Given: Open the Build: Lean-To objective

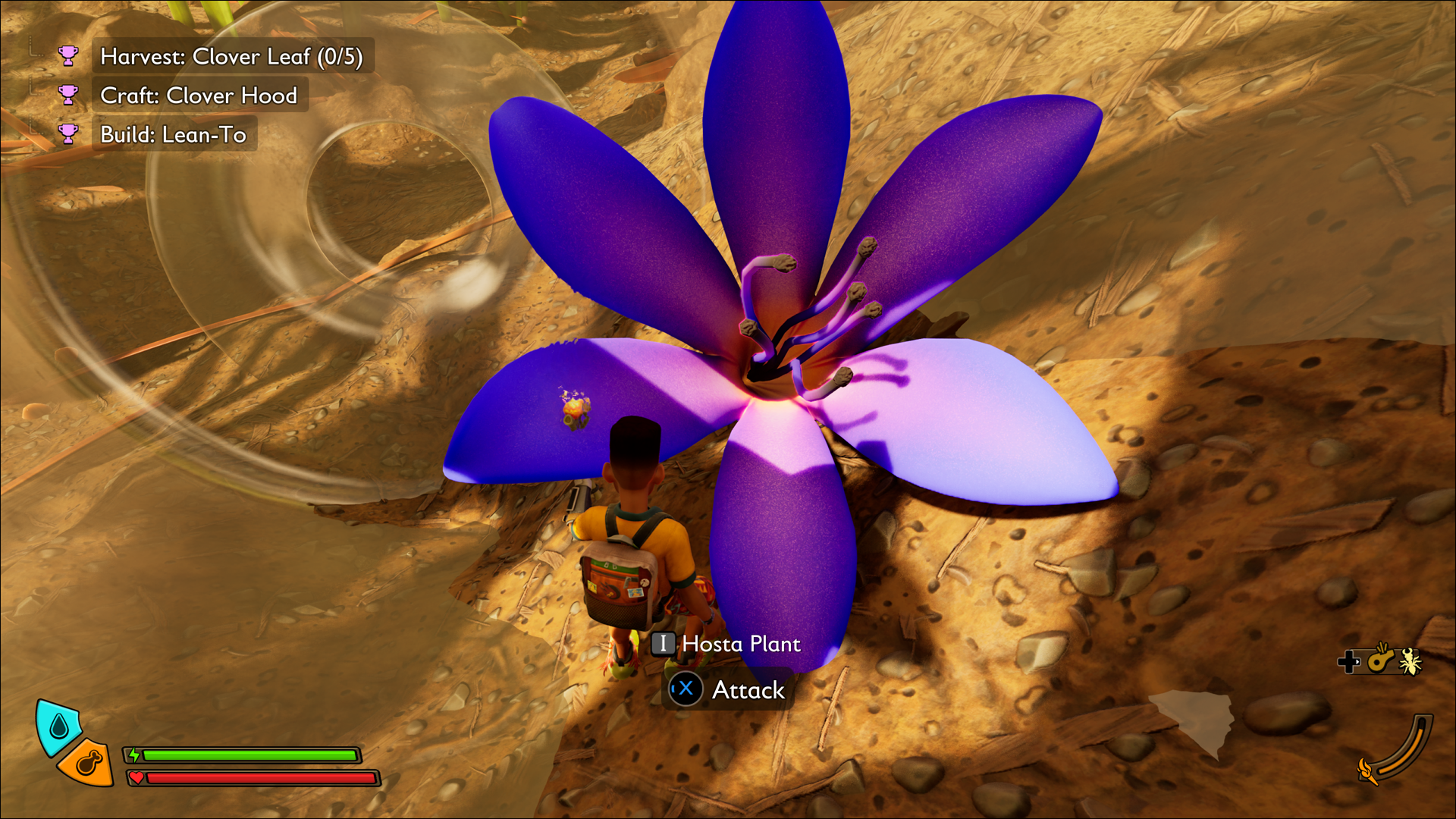Looking at the screenshot, I should click(x=174, y=135).
